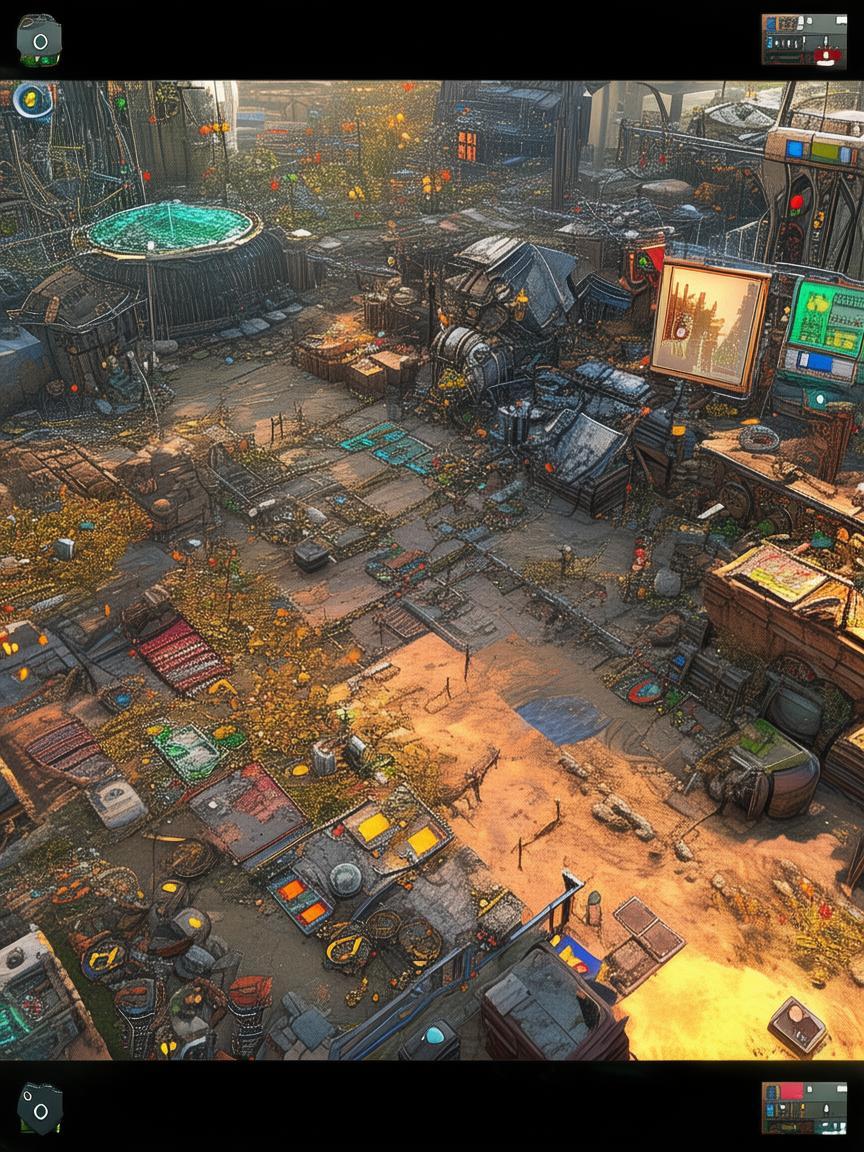Screen dimensions: 864x1152
Task: Open the thumbnail with the pink block
Action: [x=803, y=1107]
